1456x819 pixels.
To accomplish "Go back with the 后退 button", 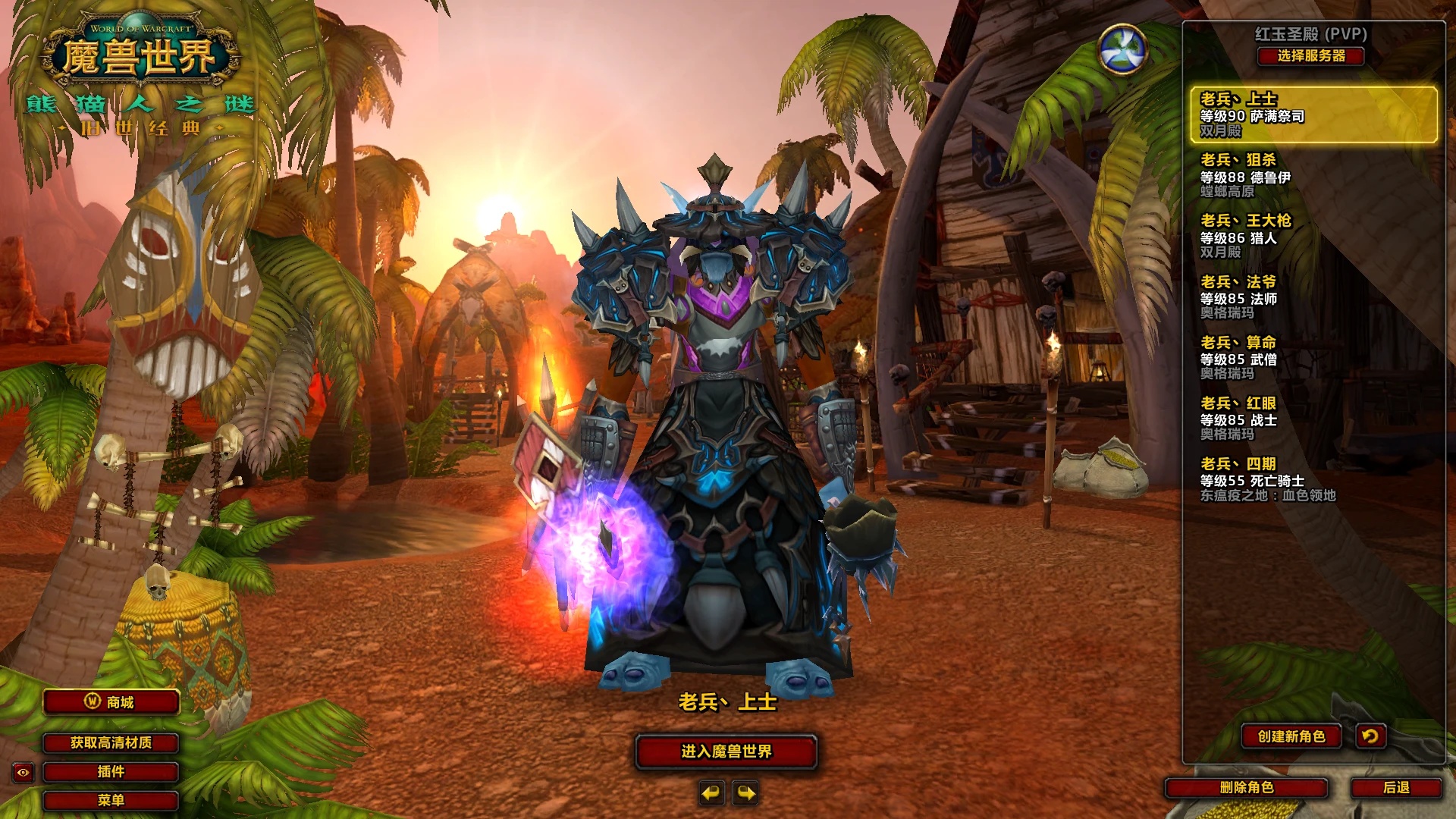I will point(1395,788).
